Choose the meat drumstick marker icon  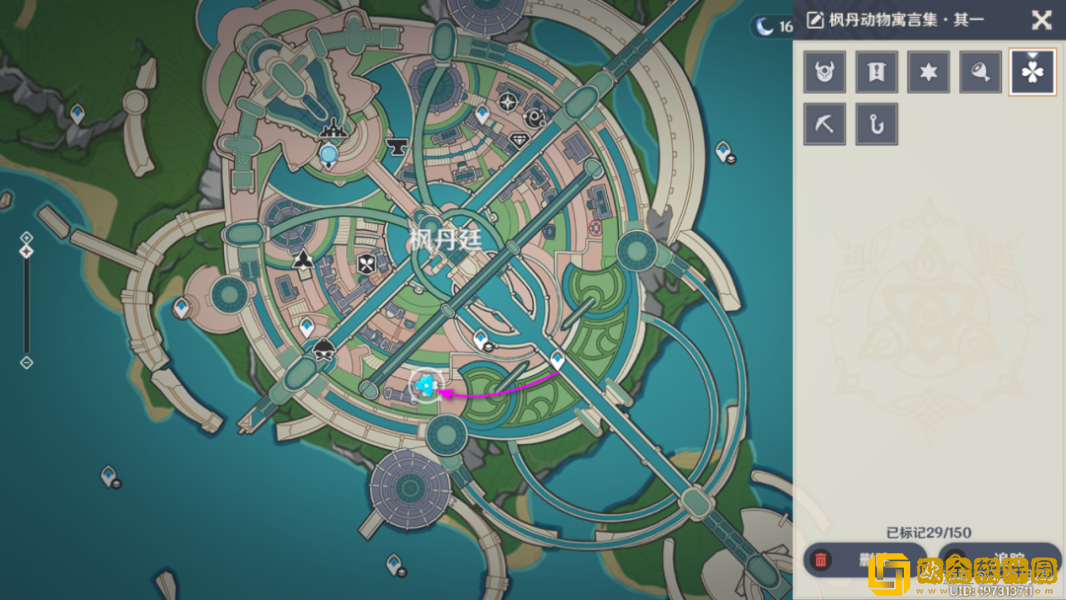981,72
